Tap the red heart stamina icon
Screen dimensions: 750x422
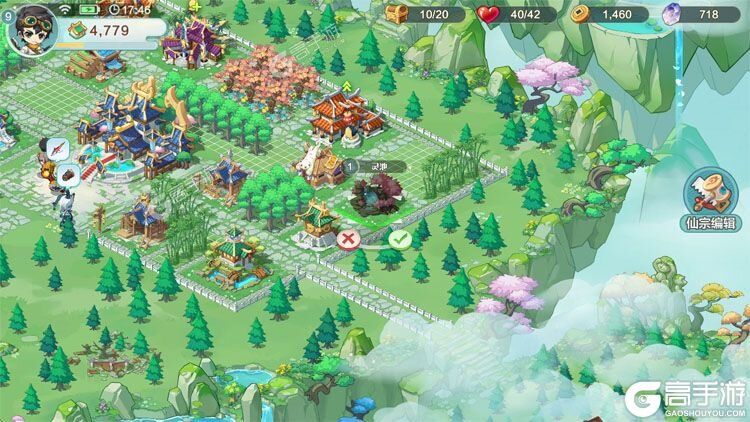pos(490,15)
